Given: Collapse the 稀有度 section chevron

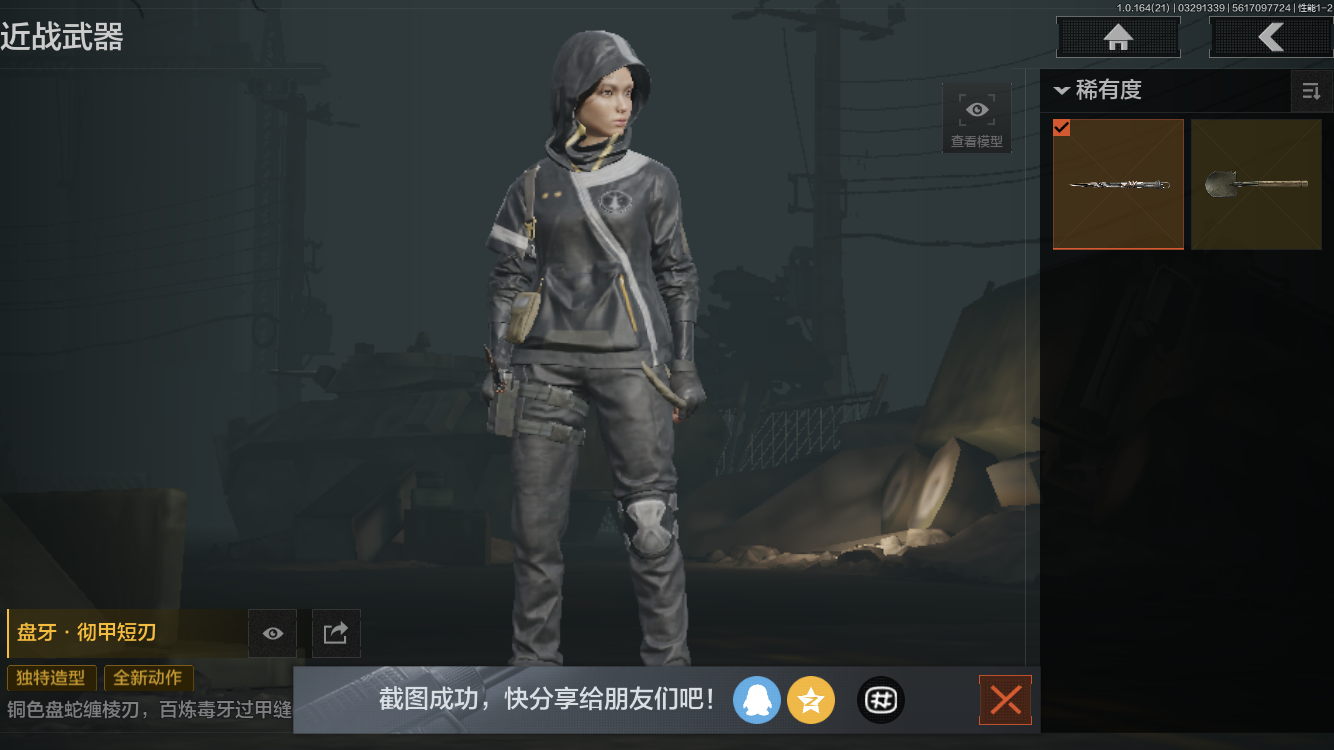Looking at the screenshot, I should [1062, 91].
